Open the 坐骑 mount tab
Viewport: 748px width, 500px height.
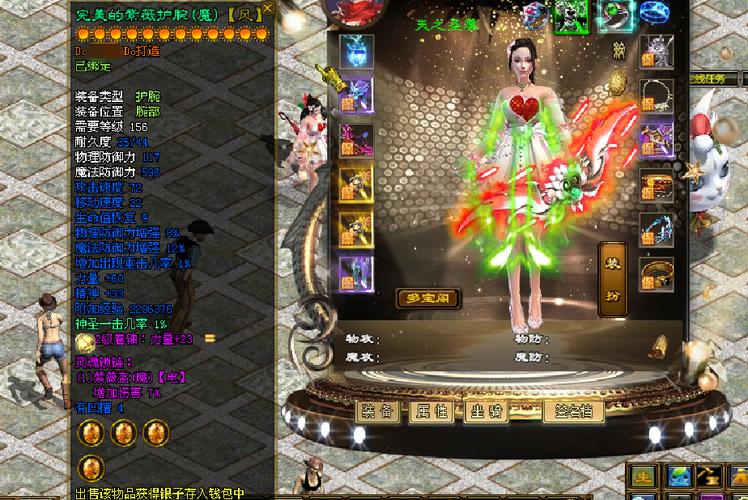pos(486,411)
